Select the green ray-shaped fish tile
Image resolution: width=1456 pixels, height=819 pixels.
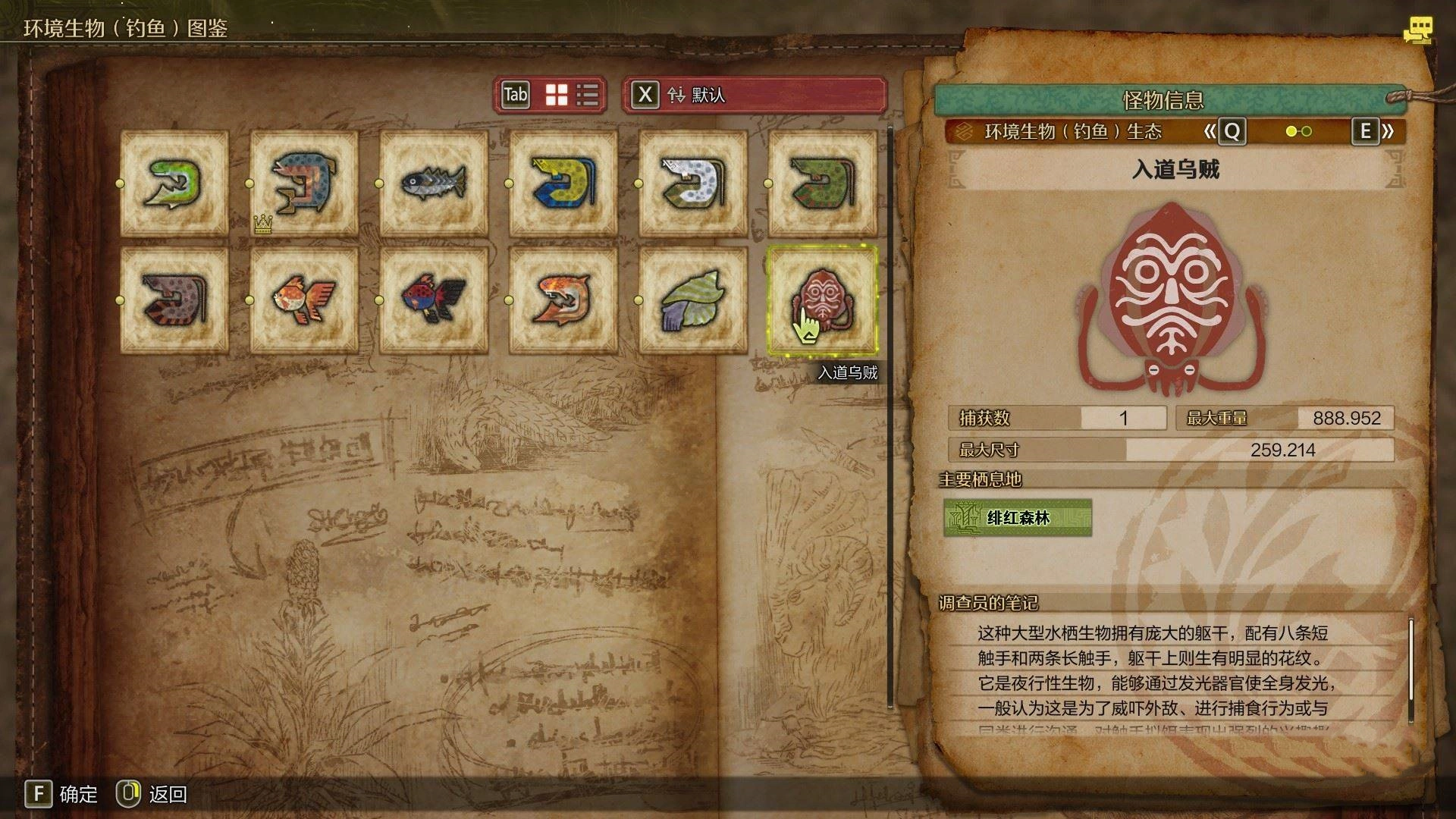[x=692, y=300]
